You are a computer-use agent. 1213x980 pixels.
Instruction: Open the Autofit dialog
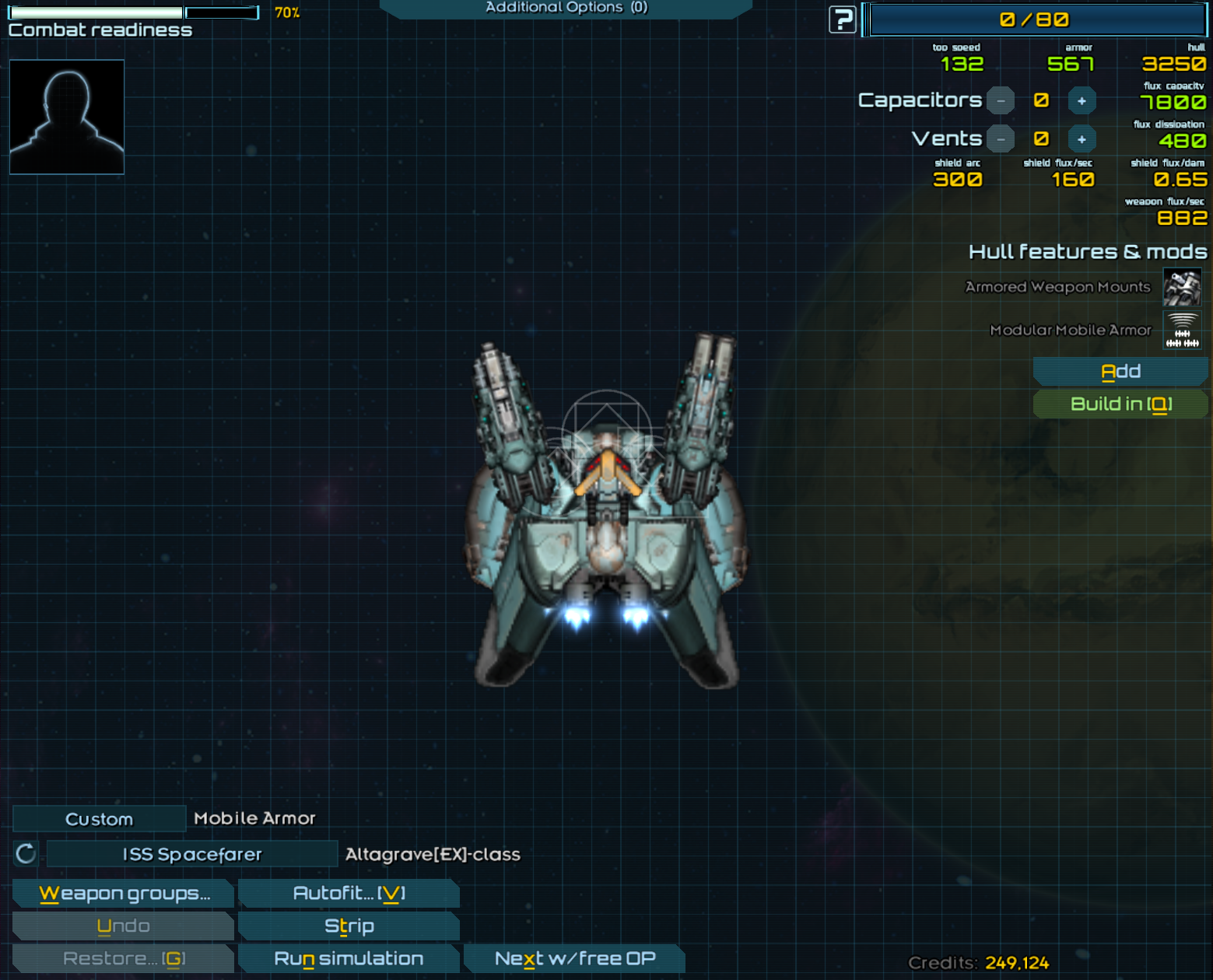point(349,893)
